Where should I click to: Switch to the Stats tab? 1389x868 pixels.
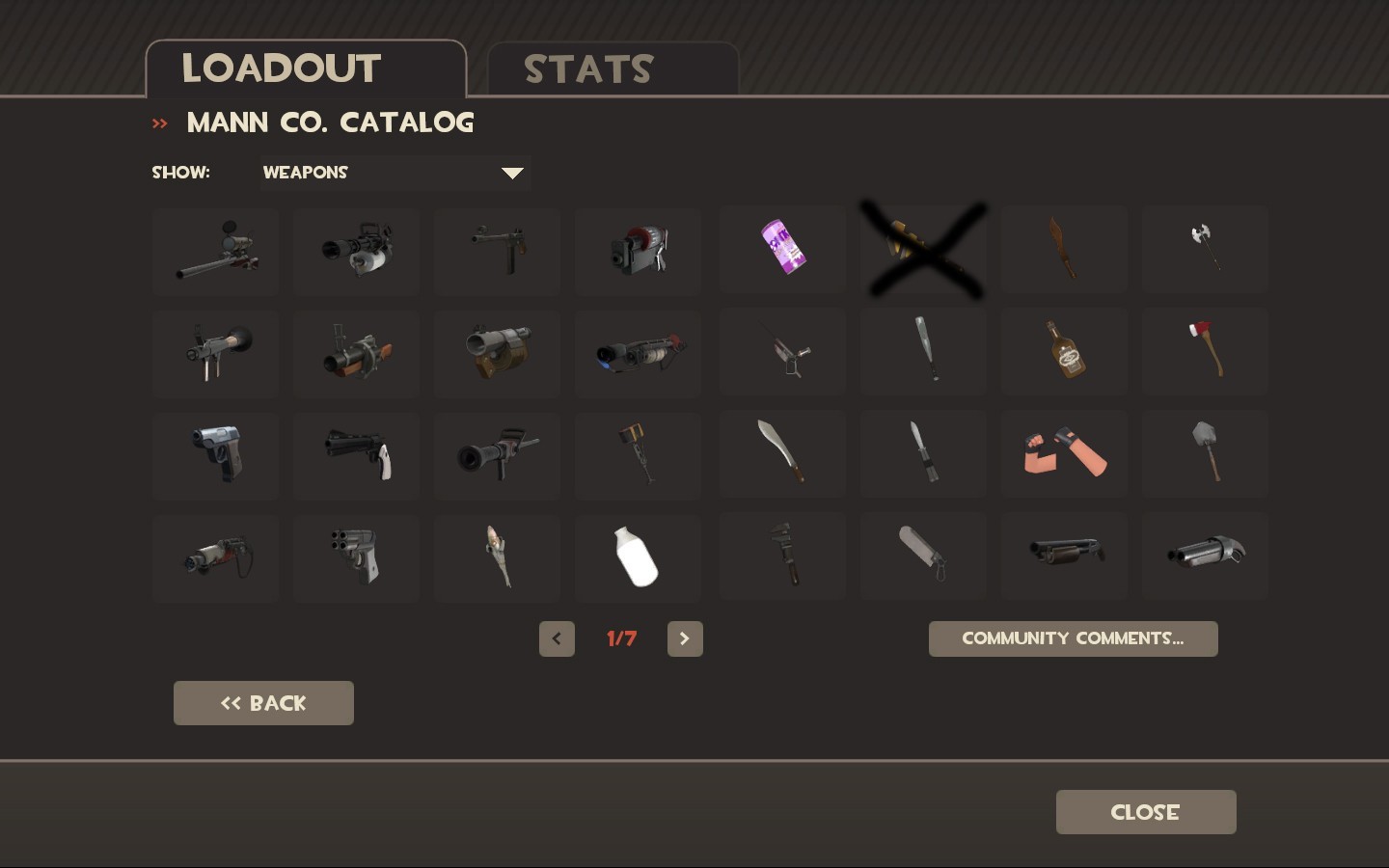coord(588,68)
